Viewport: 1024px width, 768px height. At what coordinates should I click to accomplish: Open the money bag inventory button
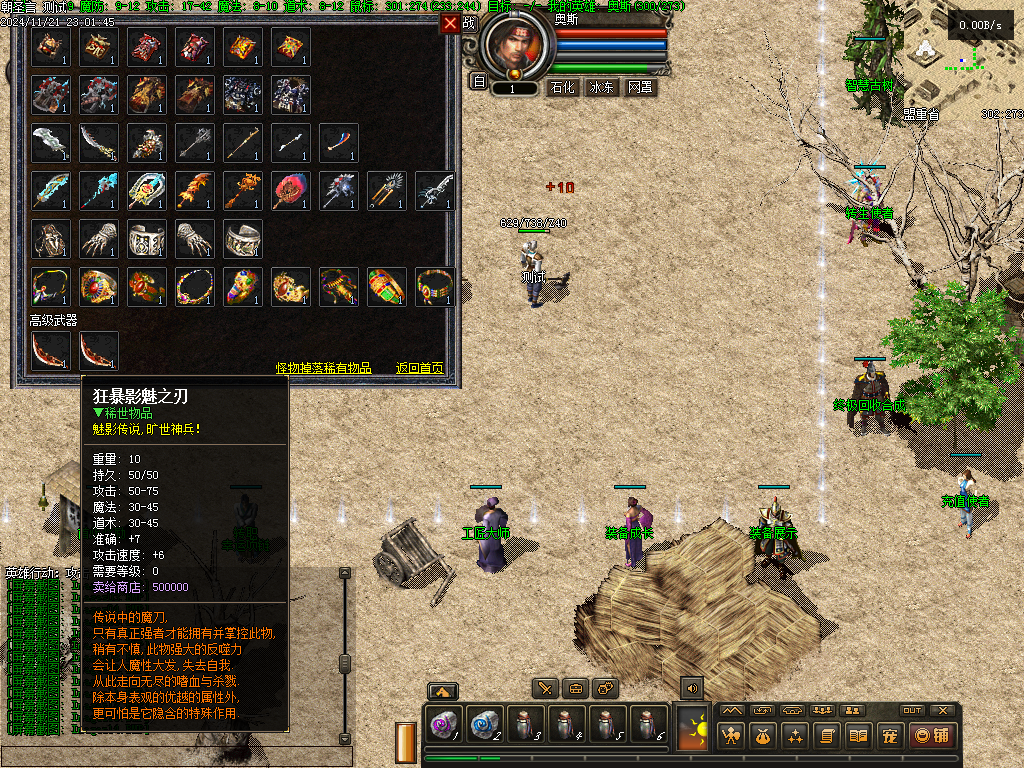point(763,736)
